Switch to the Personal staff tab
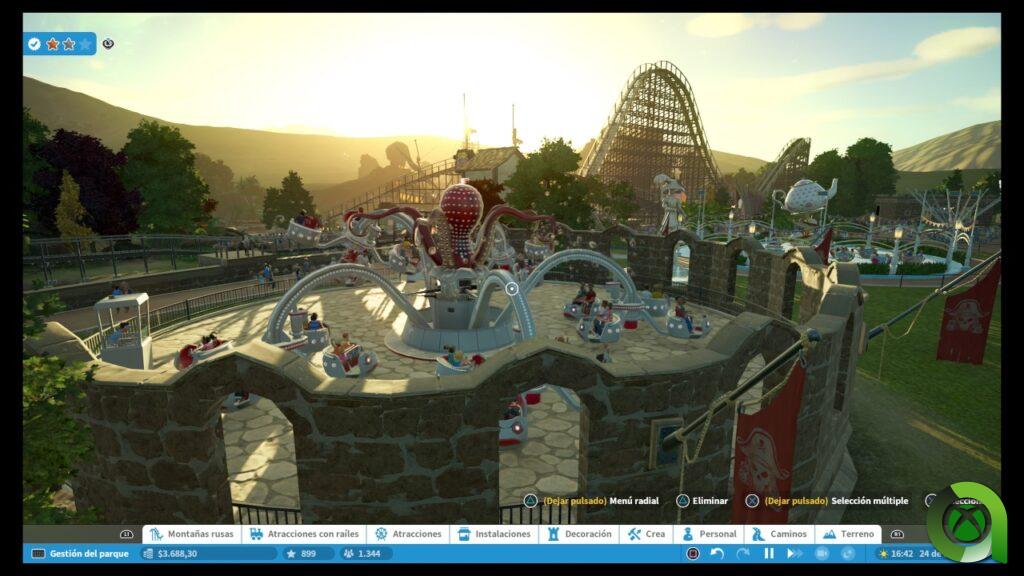1024x576 pixels. point(708,534)
